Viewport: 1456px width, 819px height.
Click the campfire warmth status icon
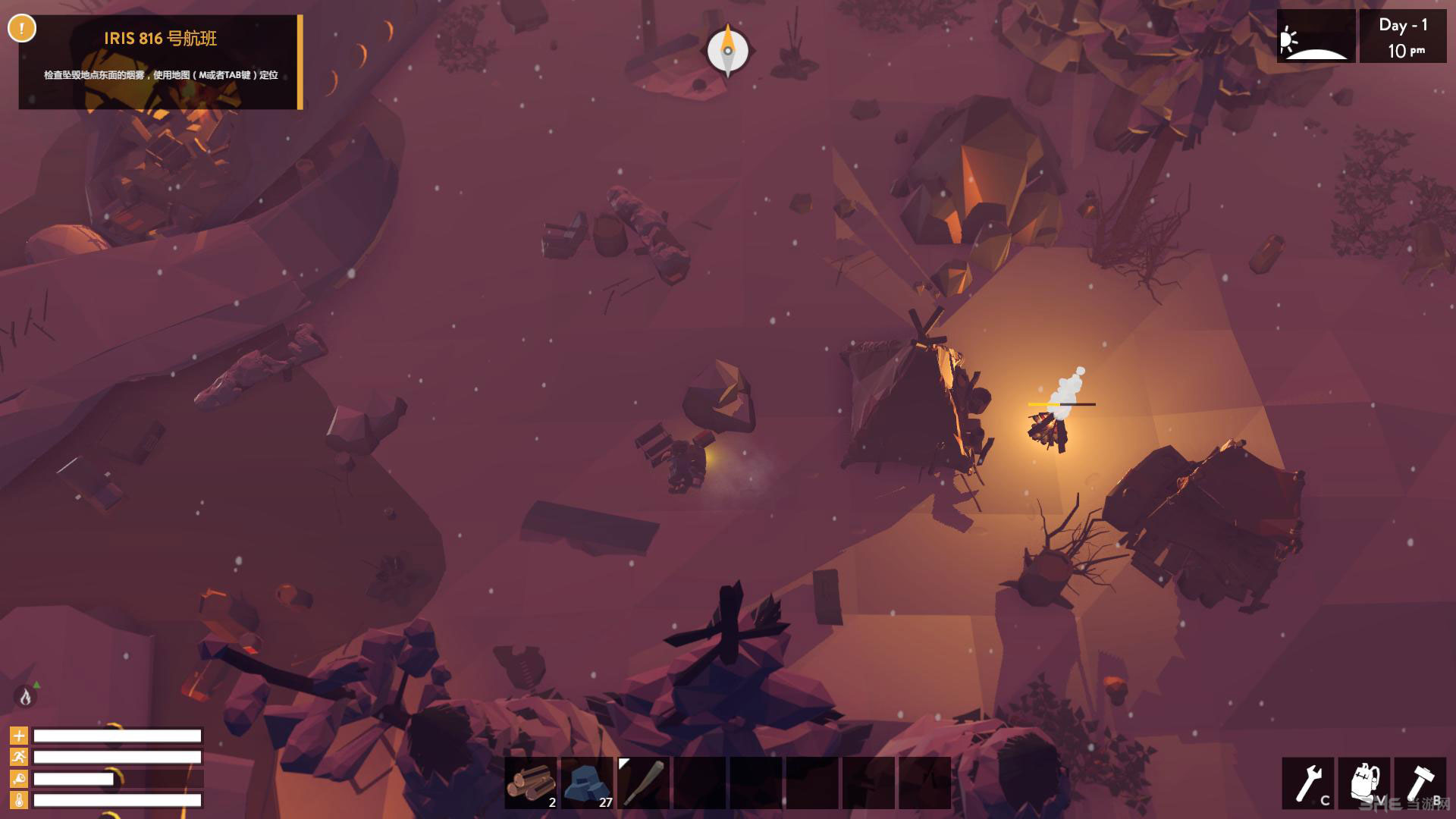pos(25,696)
